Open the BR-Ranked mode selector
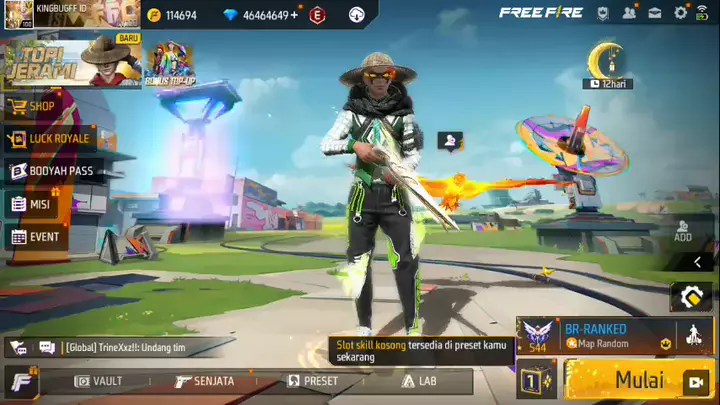Image resolution: width=720 pixels, height=405 pixels. 596,336
